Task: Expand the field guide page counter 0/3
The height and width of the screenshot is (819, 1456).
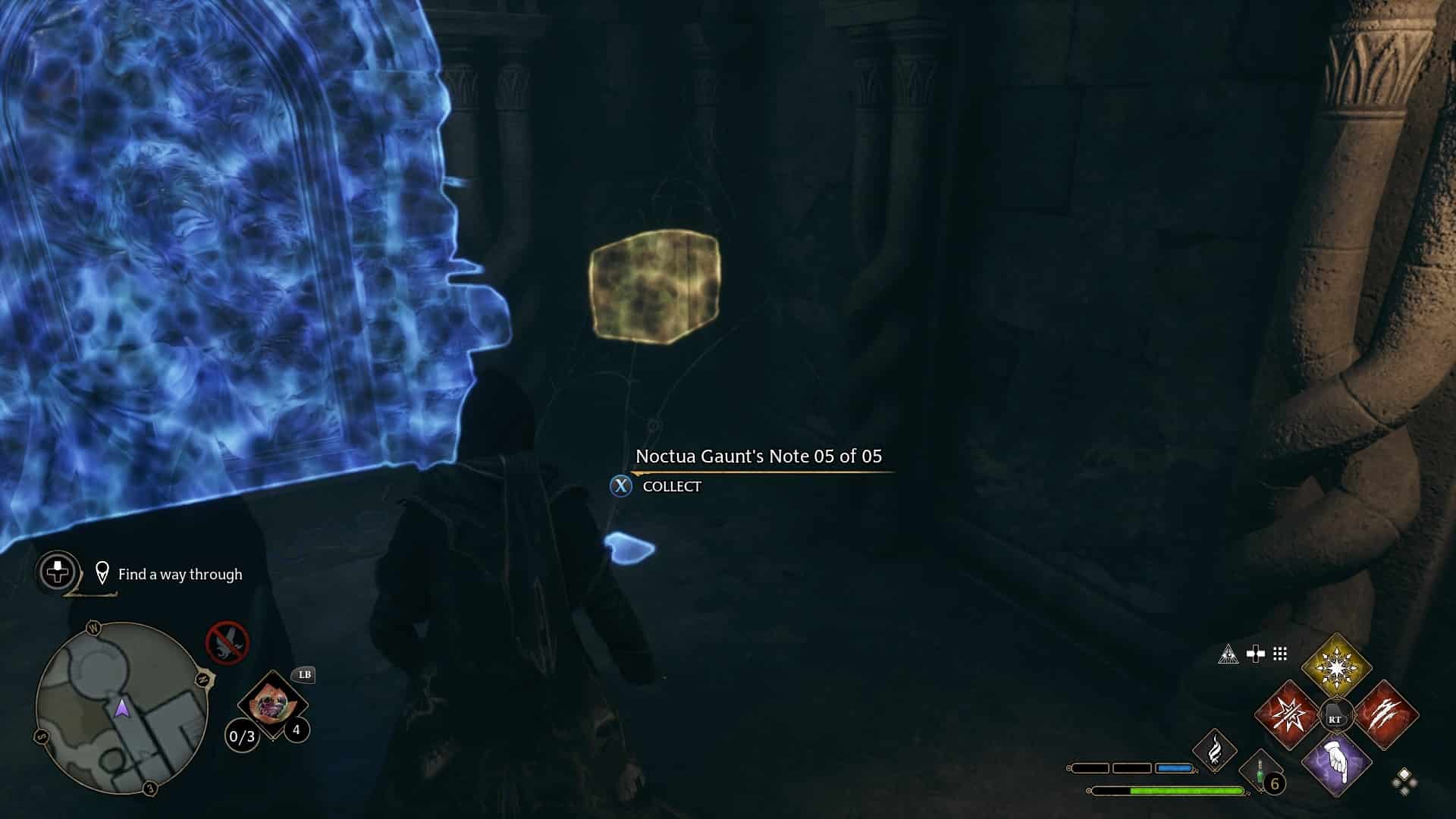Action: pyautogui.click(x=243, y=736)
